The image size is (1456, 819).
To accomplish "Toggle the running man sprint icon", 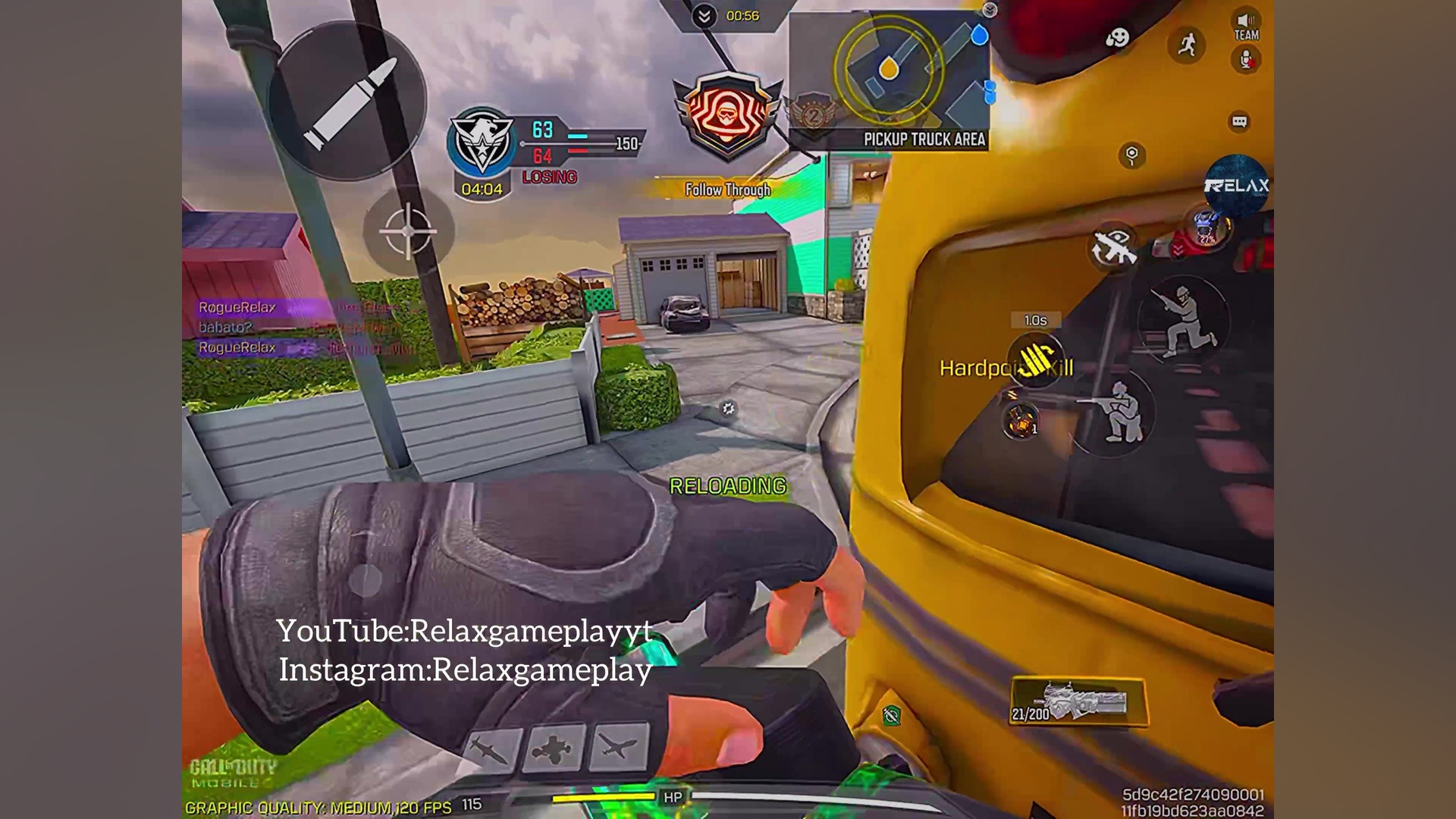I will pyautogui.click(x=1187, y=44).
